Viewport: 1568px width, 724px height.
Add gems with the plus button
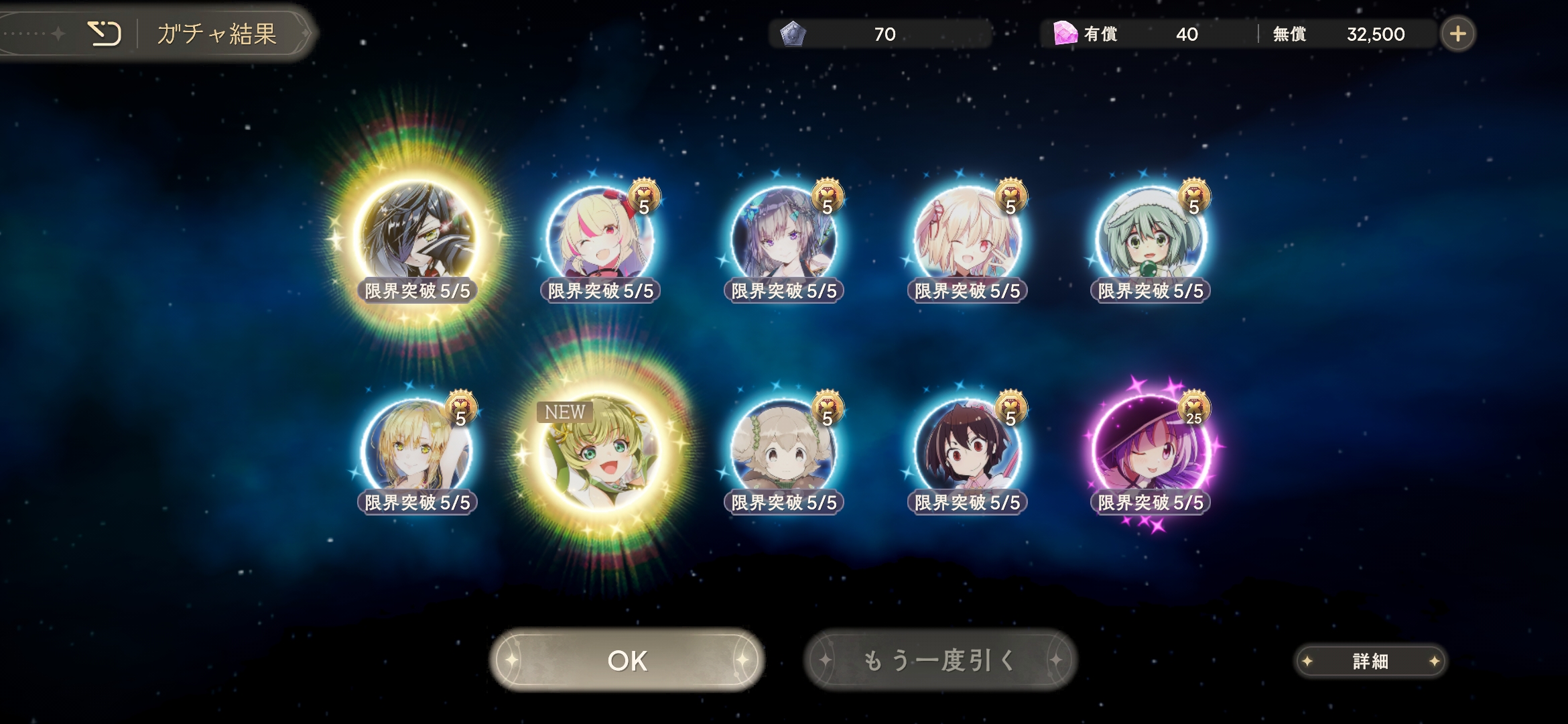coord(1457,34)
